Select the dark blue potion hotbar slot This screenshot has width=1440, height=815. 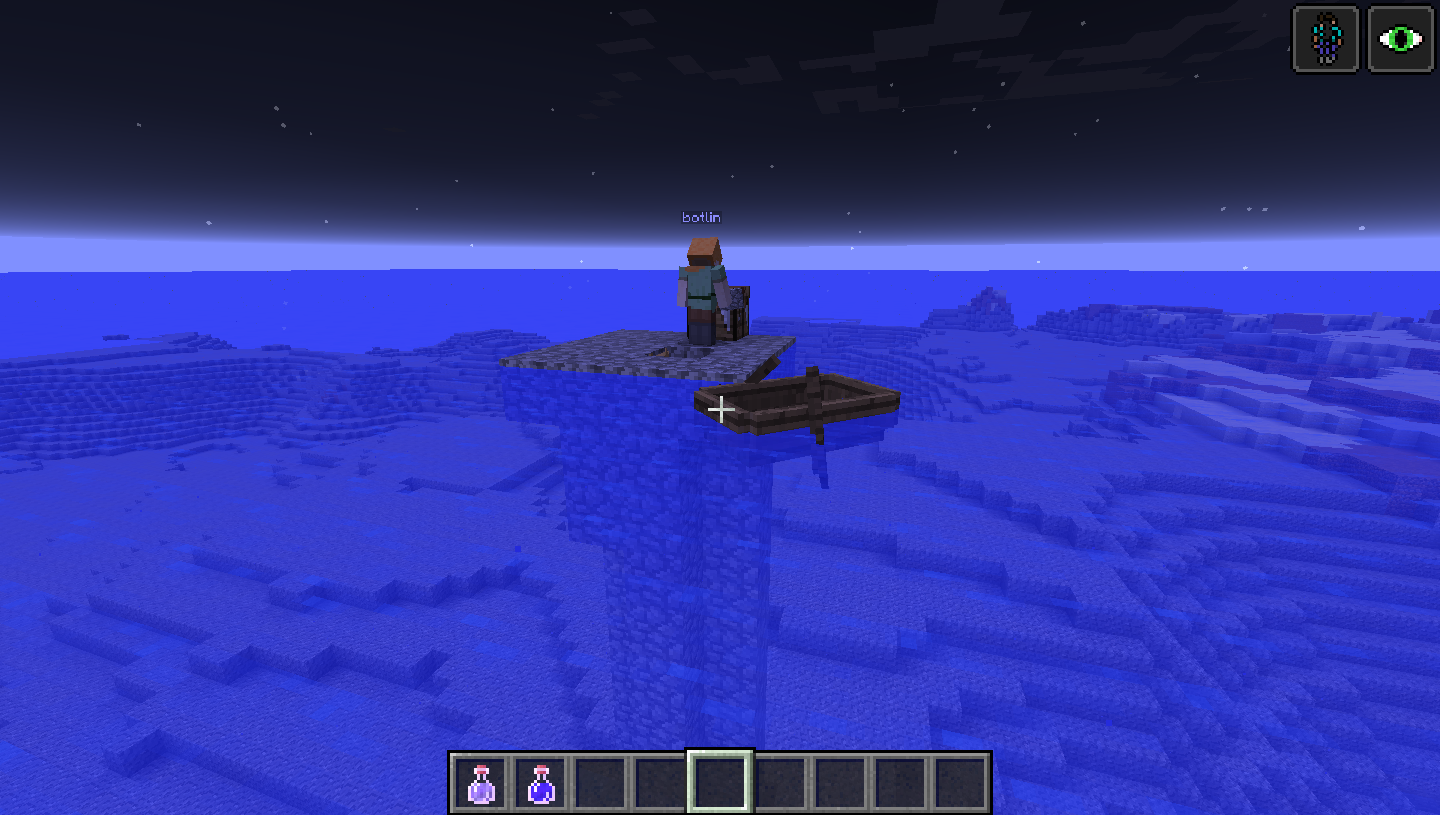point(541,783)
